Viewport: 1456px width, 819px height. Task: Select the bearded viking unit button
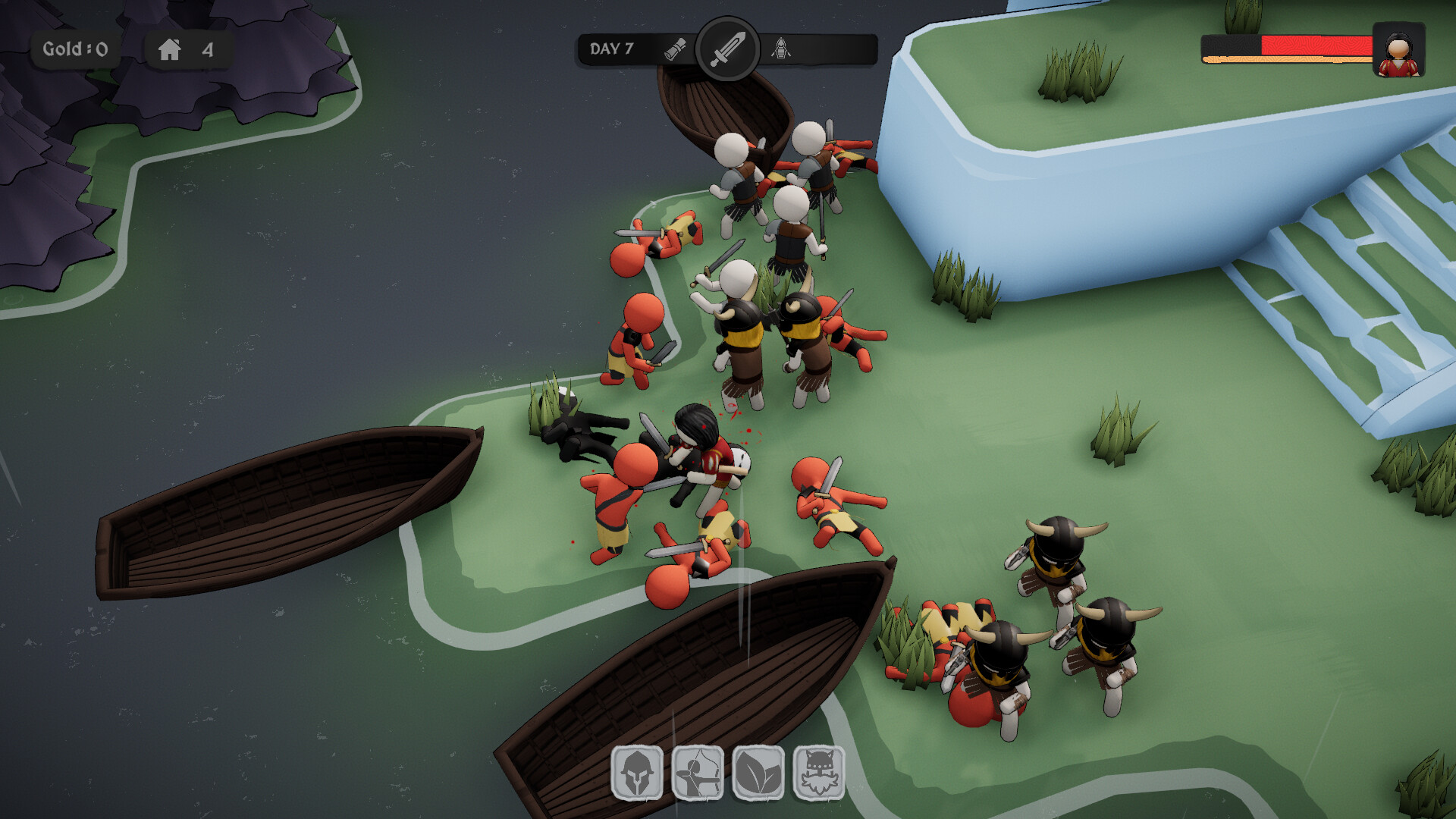point(819,772)
